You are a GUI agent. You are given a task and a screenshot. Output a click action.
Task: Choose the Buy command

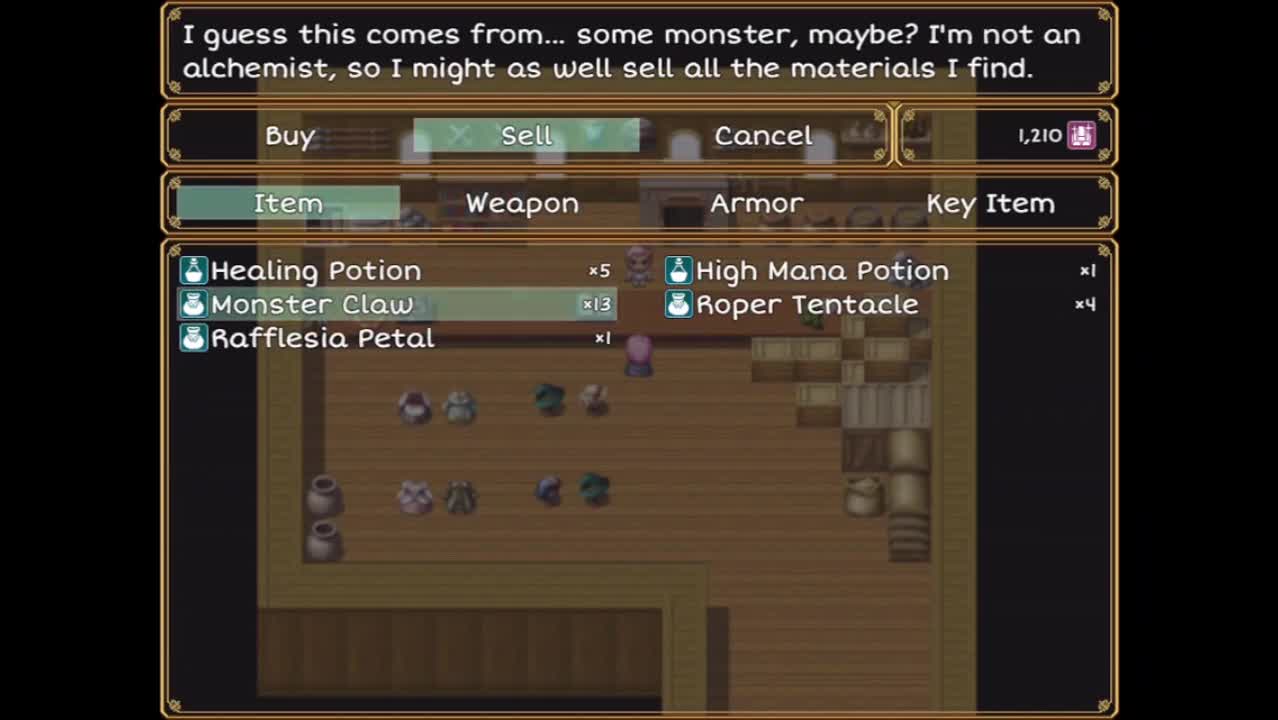pos(290,136)
